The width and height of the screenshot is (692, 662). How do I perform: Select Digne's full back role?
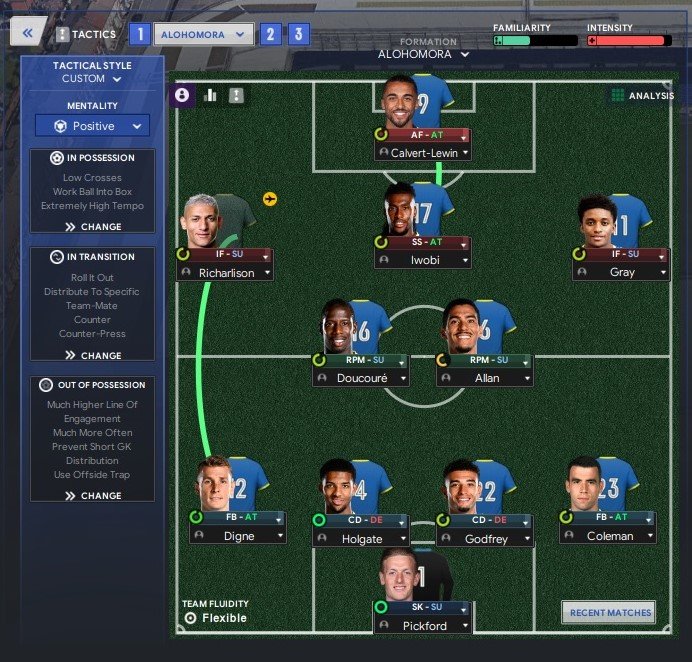(238, 518)
